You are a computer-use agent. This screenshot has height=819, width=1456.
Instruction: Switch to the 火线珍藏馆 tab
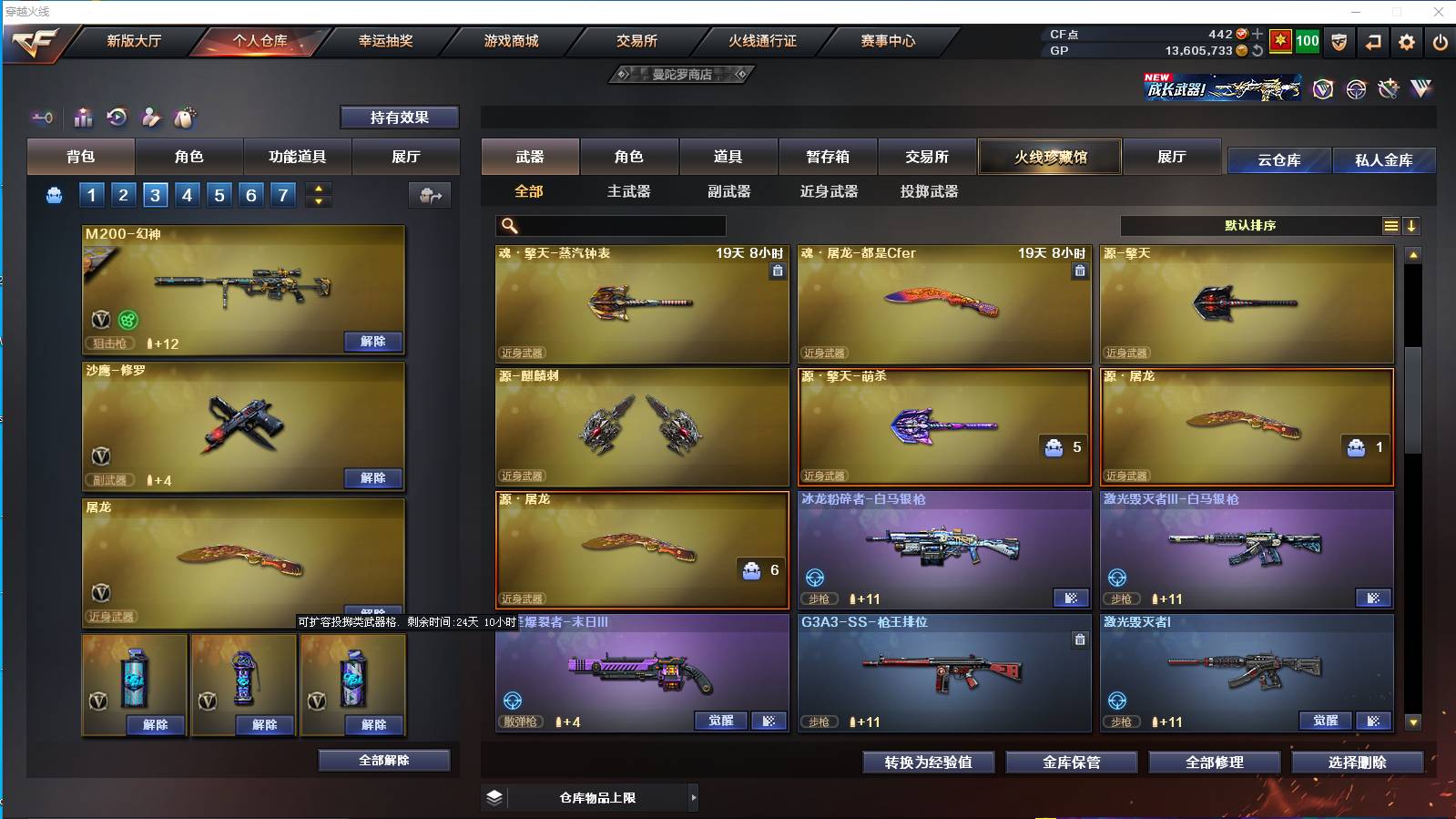[x=1049, y=157]
